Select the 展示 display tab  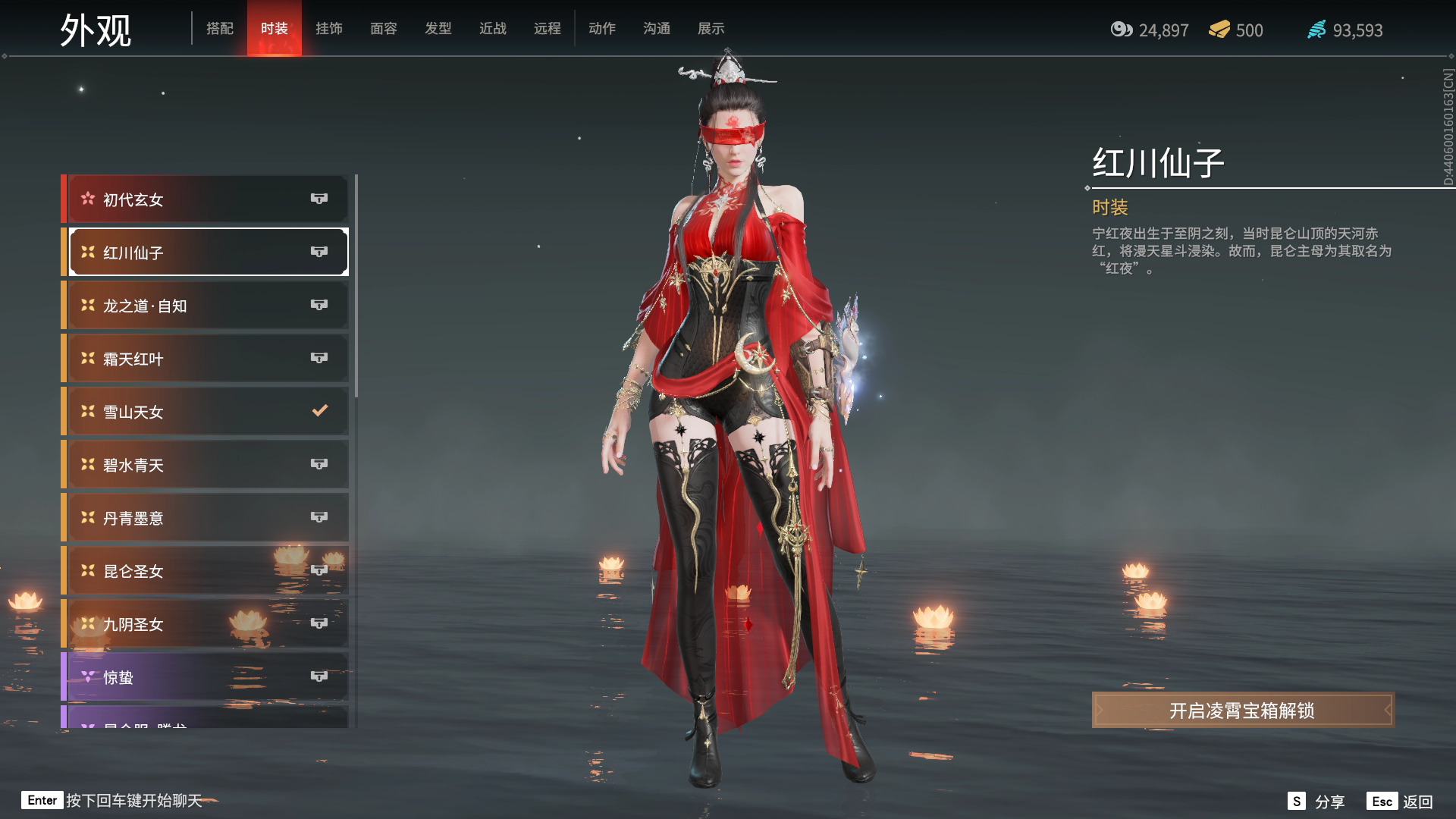[x=711, y=29]
